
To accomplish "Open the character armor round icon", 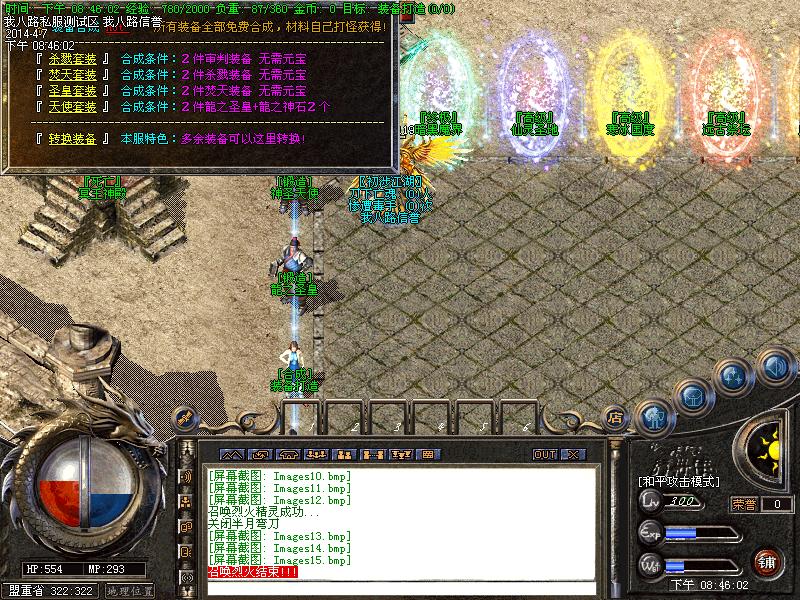I will click(655, 413).
